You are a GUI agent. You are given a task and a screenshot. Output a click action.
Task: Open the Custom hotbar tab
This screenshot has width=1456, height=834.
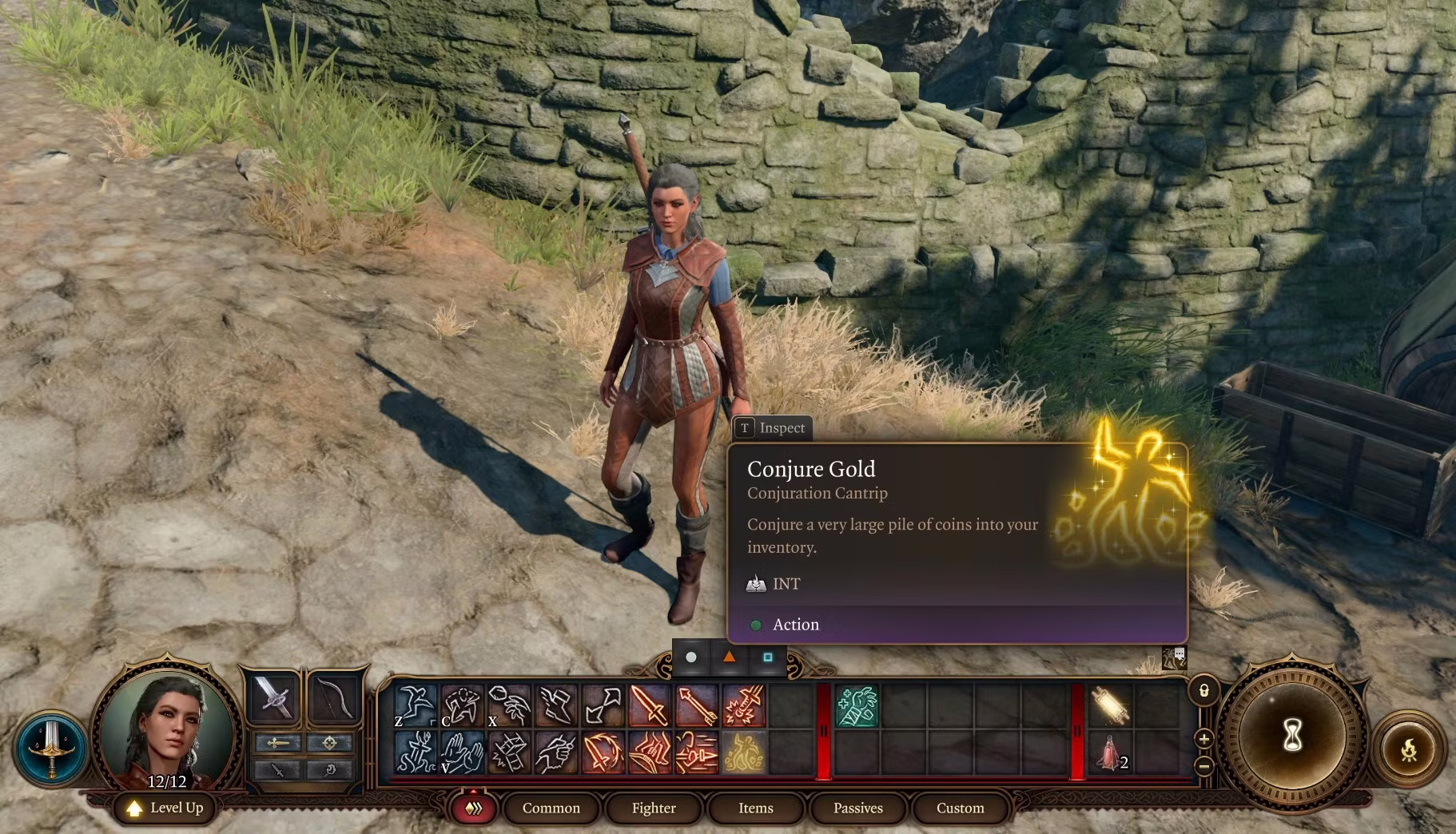click(x=960, y=808)
